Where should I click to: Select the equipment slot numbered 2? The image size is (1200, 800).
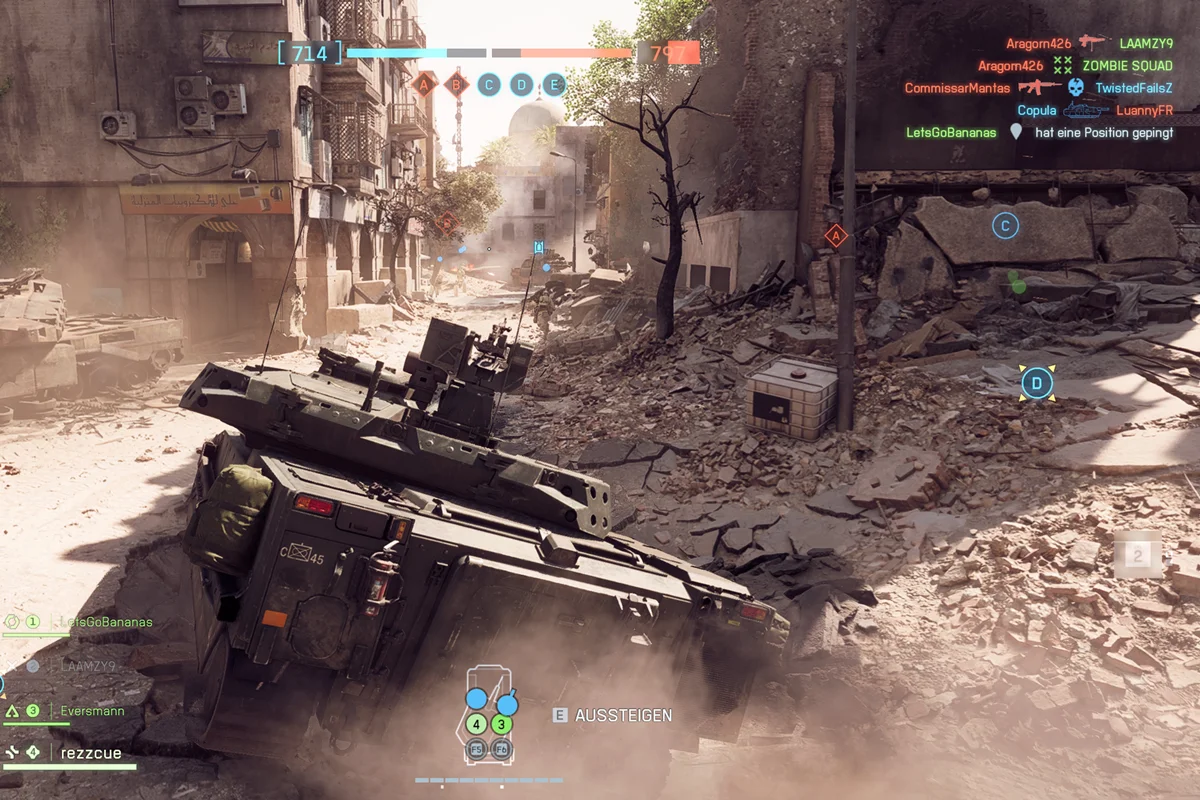[1137, 555]
